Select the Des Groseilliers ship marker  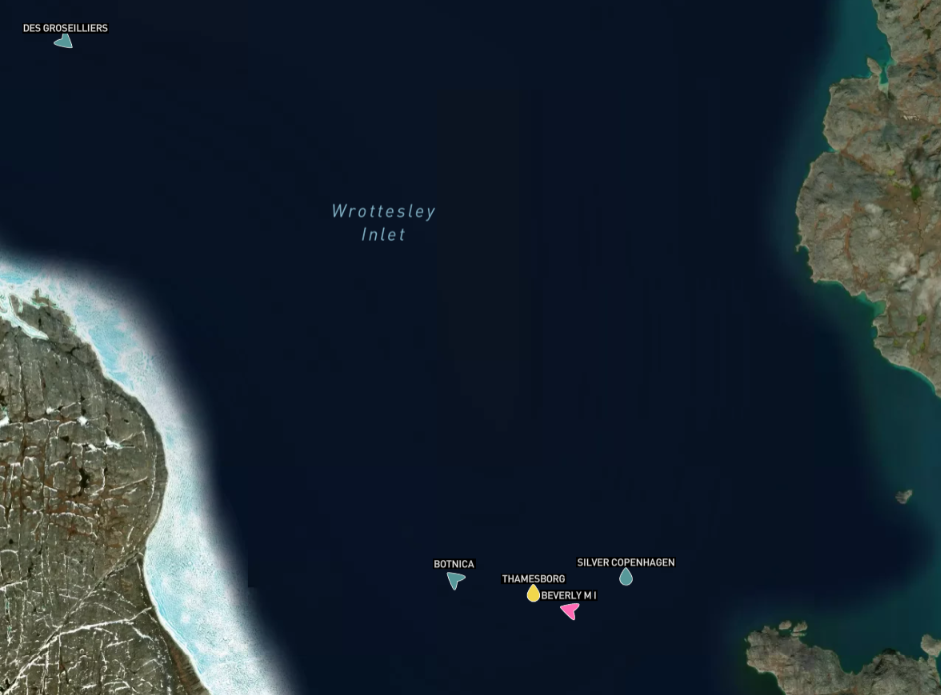click(x=64, y=42)
